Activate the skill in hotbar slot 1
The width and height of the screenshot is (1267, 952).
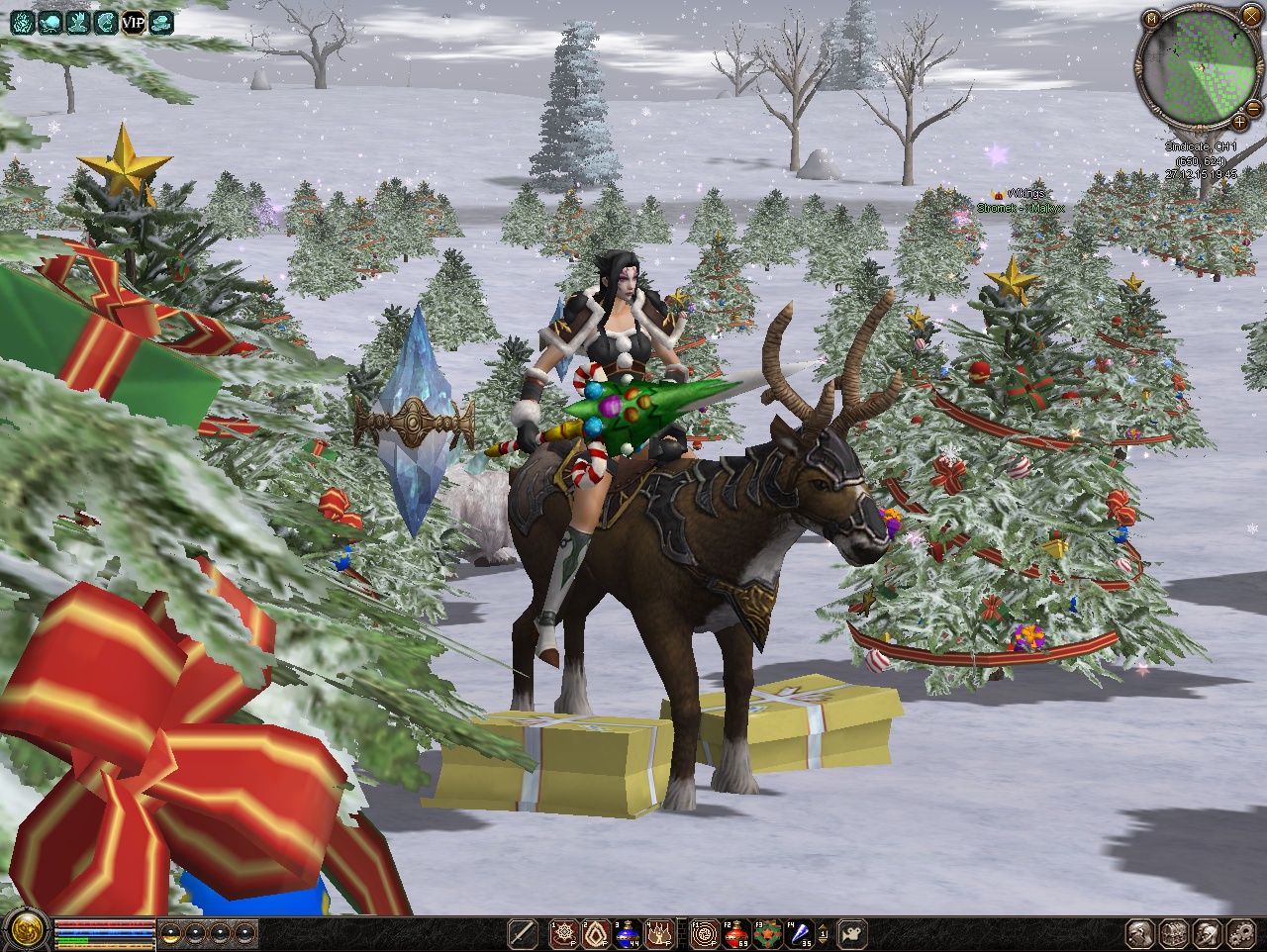pyautogui.click(x=565, y=932)
